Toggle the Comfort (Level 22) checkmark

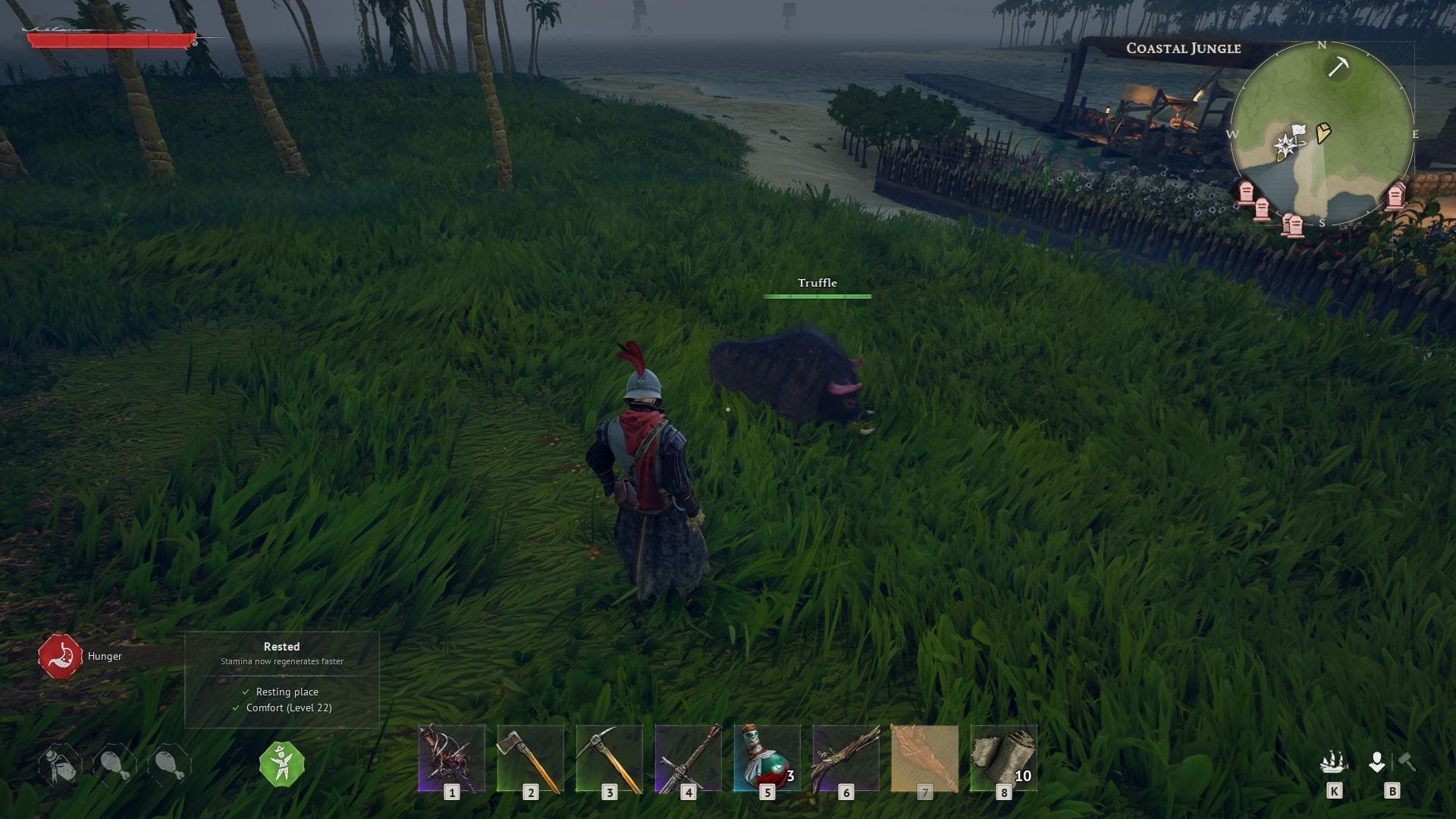pos(236,708)
